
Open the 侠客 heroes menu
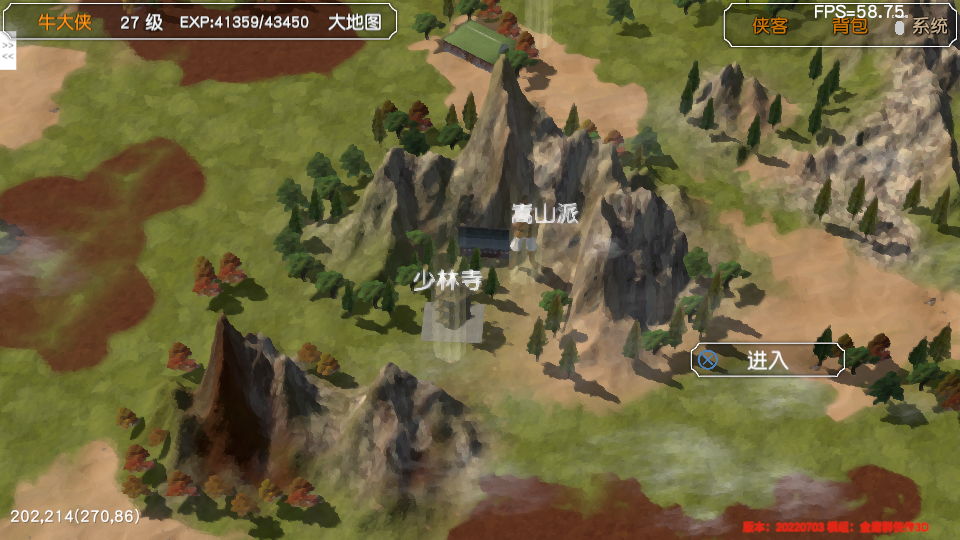point(770,27)
